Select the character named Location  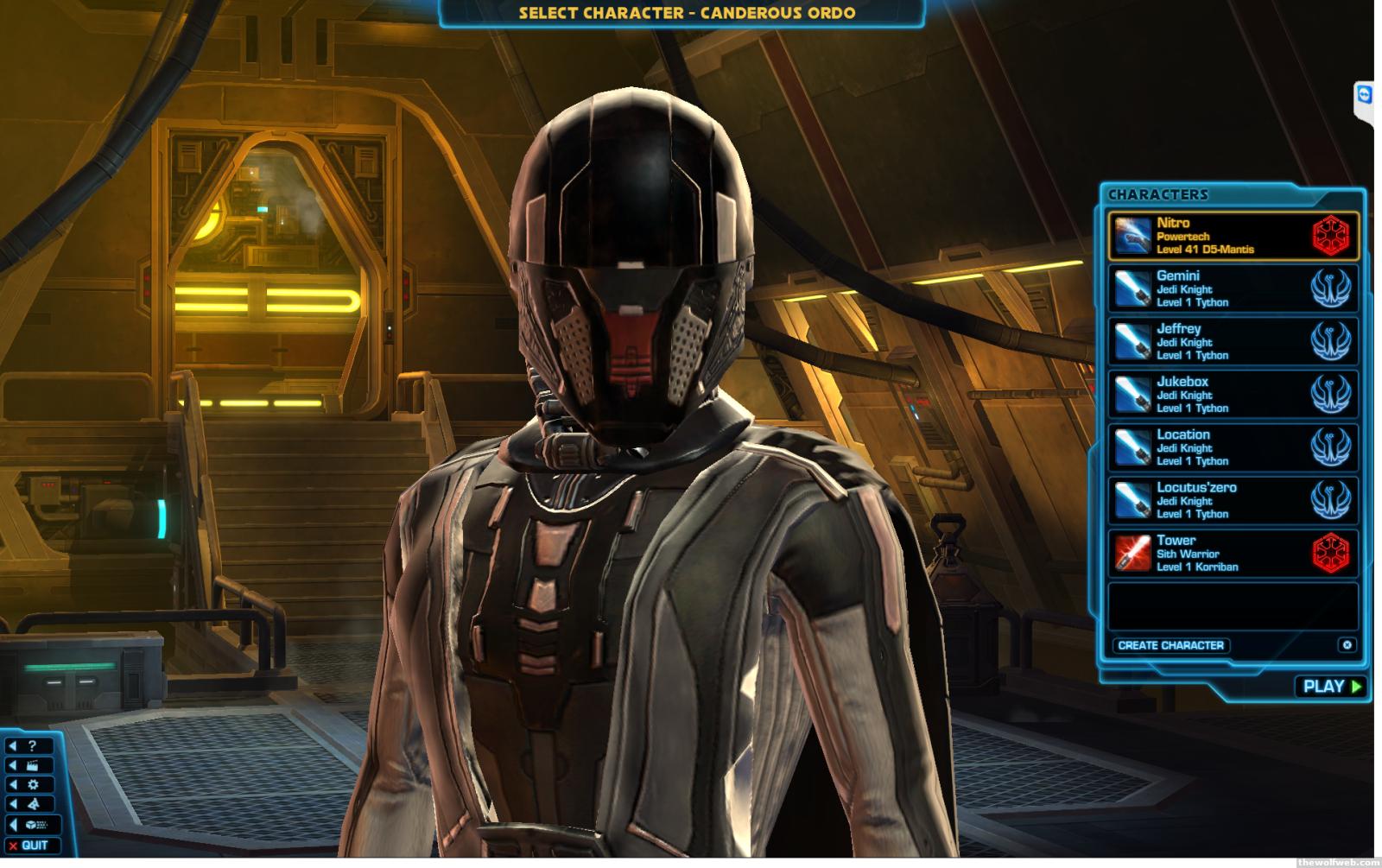point(1233,447)
